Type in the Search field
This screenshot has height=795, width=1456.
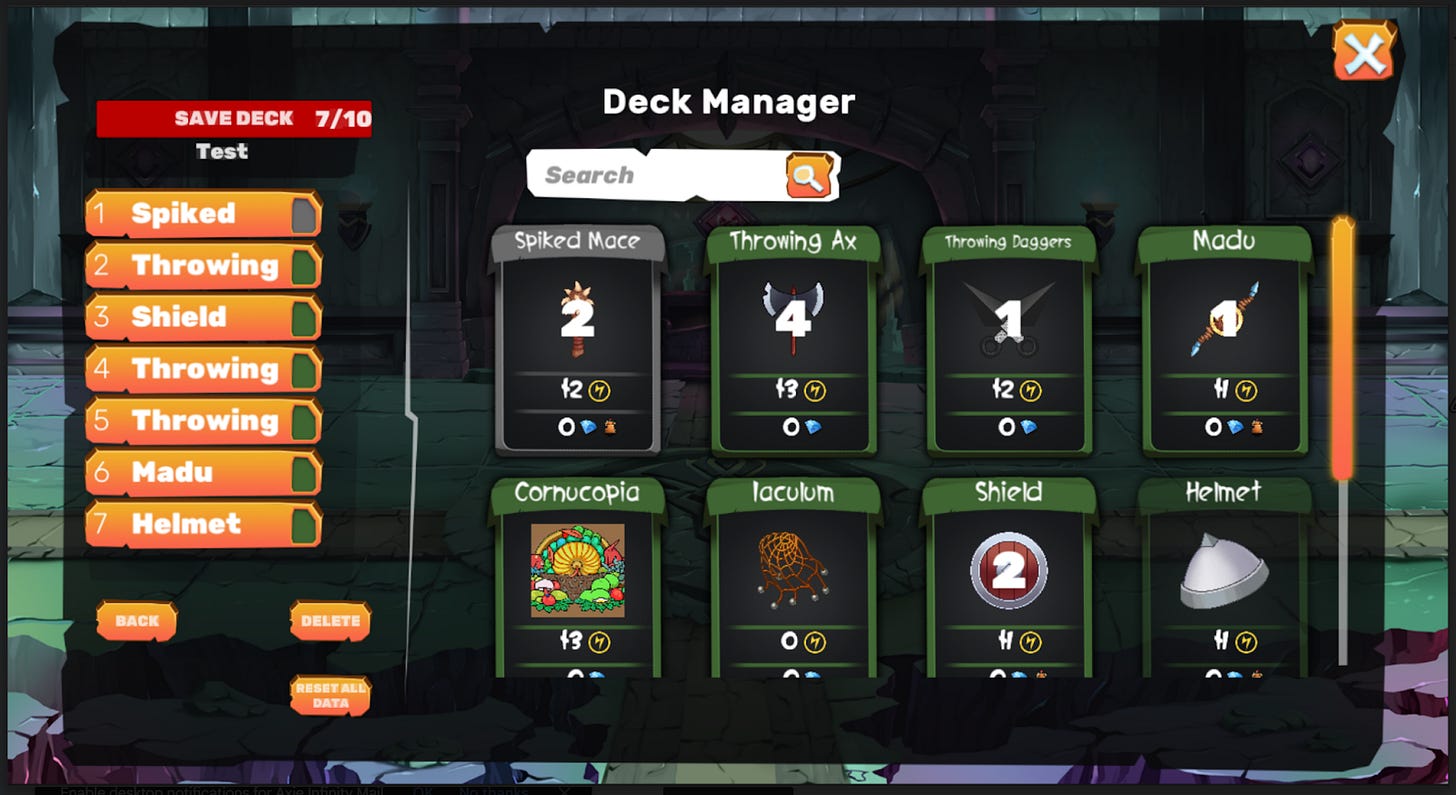650,174
